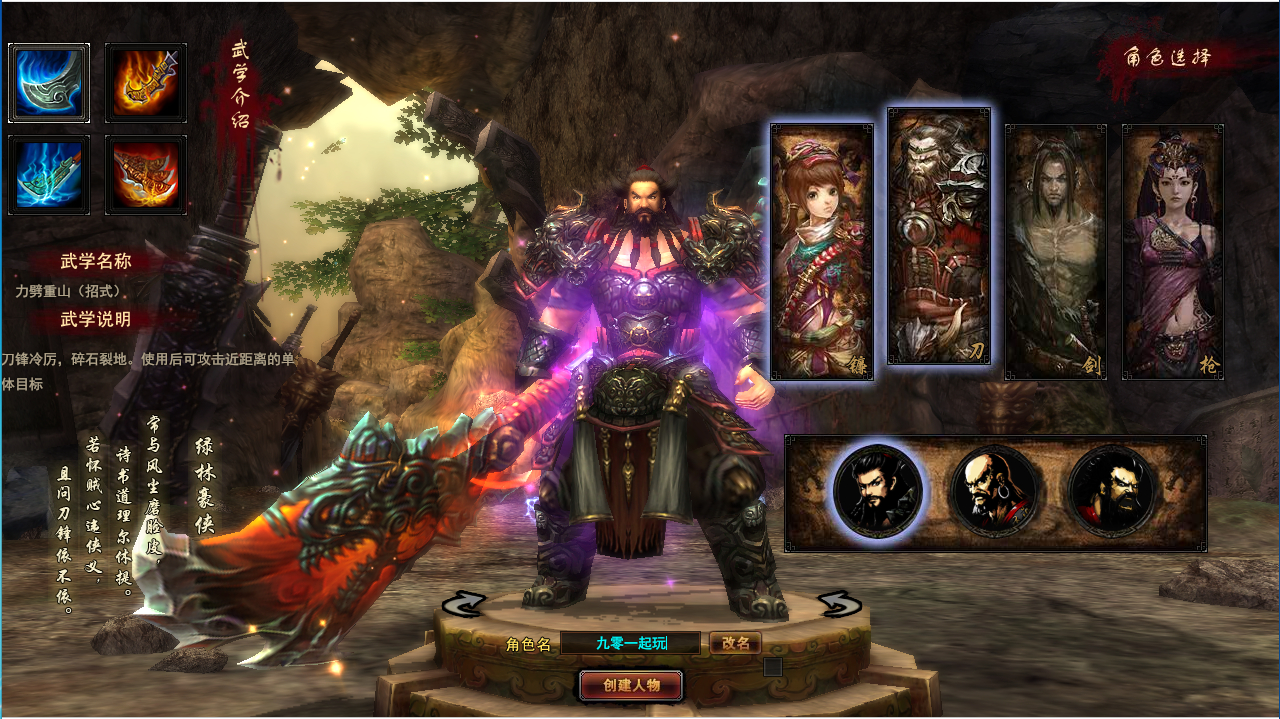Inspect the lightning blade skill icon
This screenshot has height=719, width=1280.
tap(49, 175)
